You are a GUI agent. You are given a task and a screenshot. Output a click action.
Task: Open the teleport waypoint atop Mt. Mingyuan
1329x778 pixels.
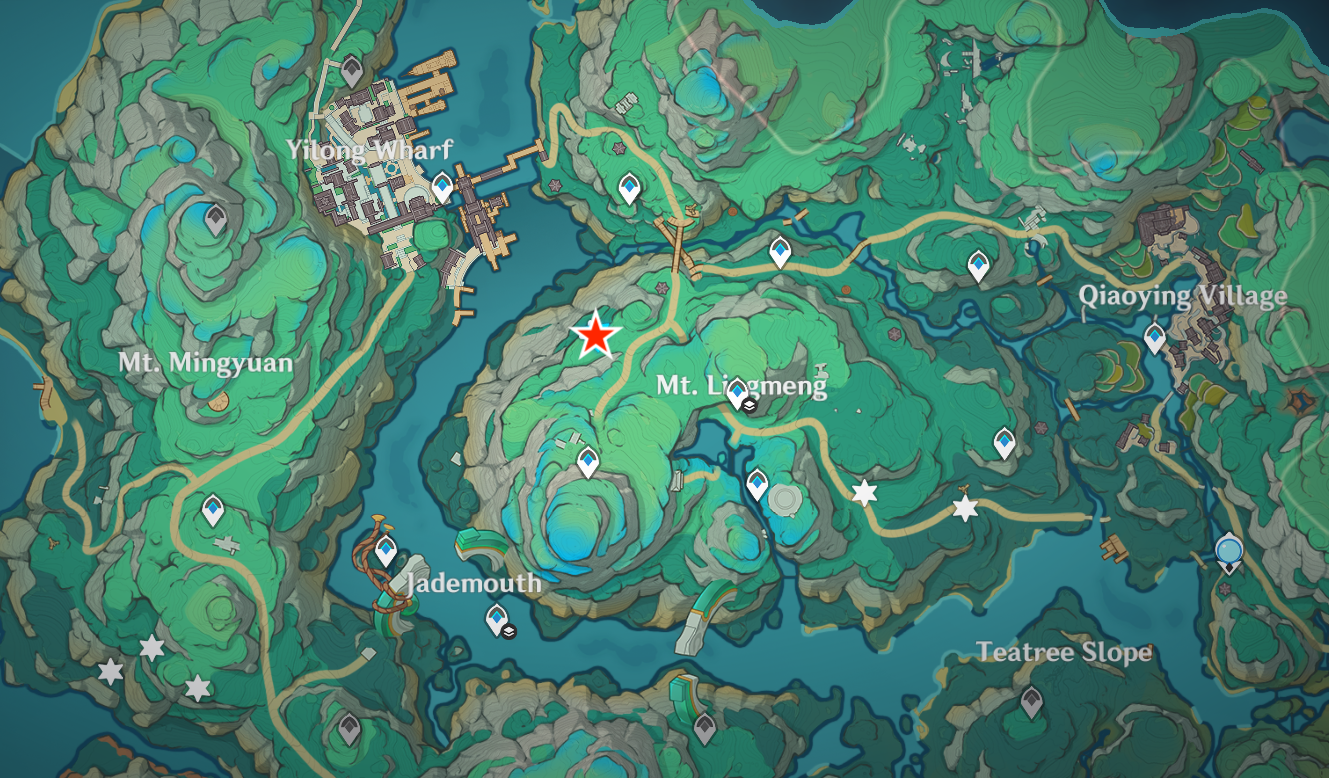[x=214, y=219]
